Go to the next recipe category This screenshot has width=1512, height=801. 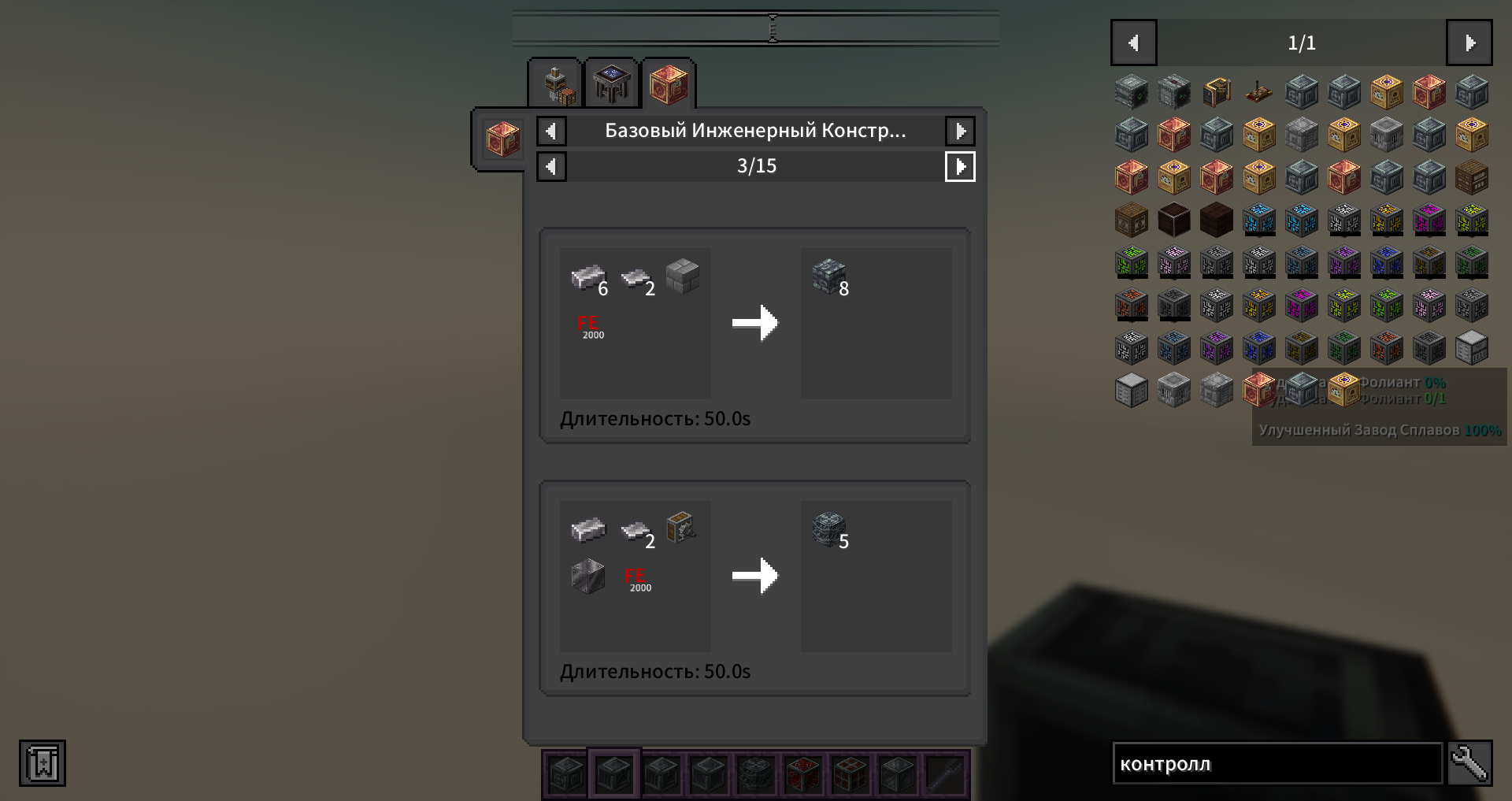960,131
